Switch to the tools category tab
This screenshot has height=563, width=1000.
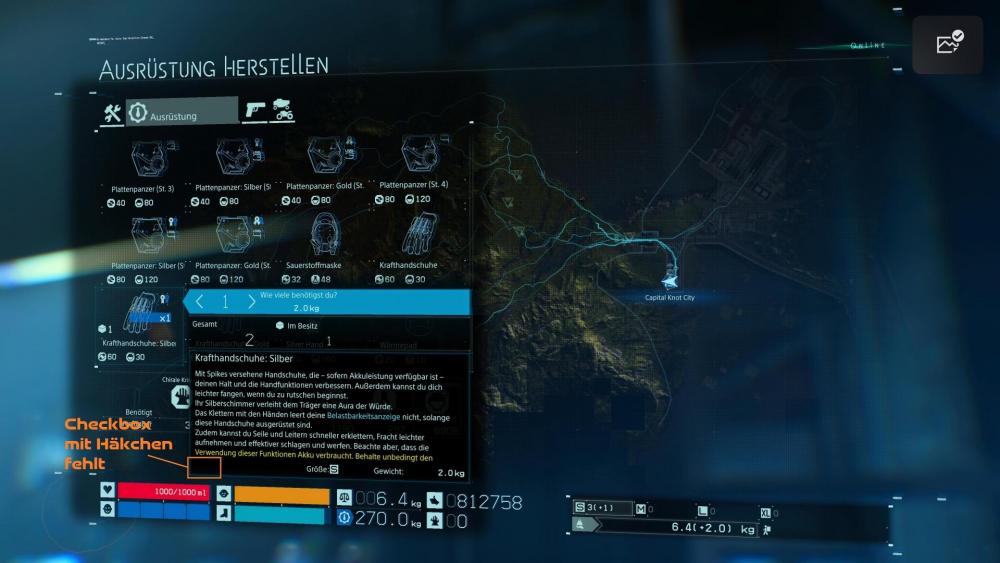click(112, 114)
